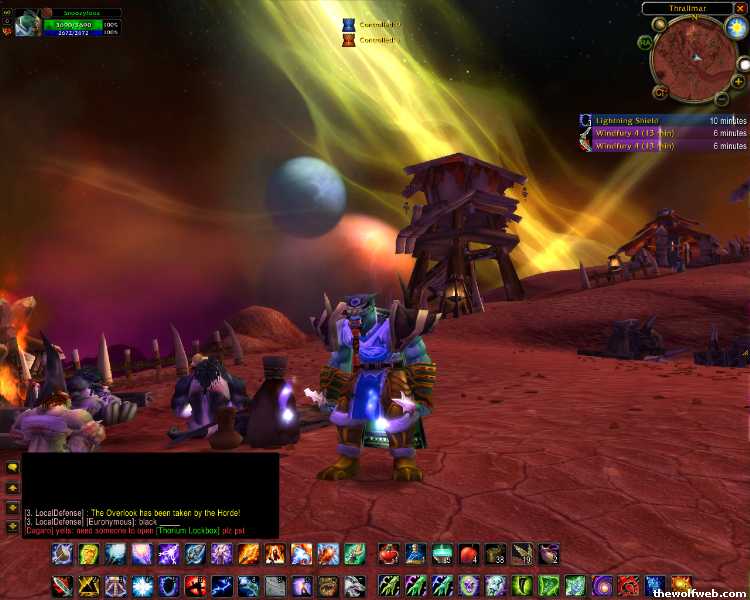Use the item stacked to 33

coord(494,554)
